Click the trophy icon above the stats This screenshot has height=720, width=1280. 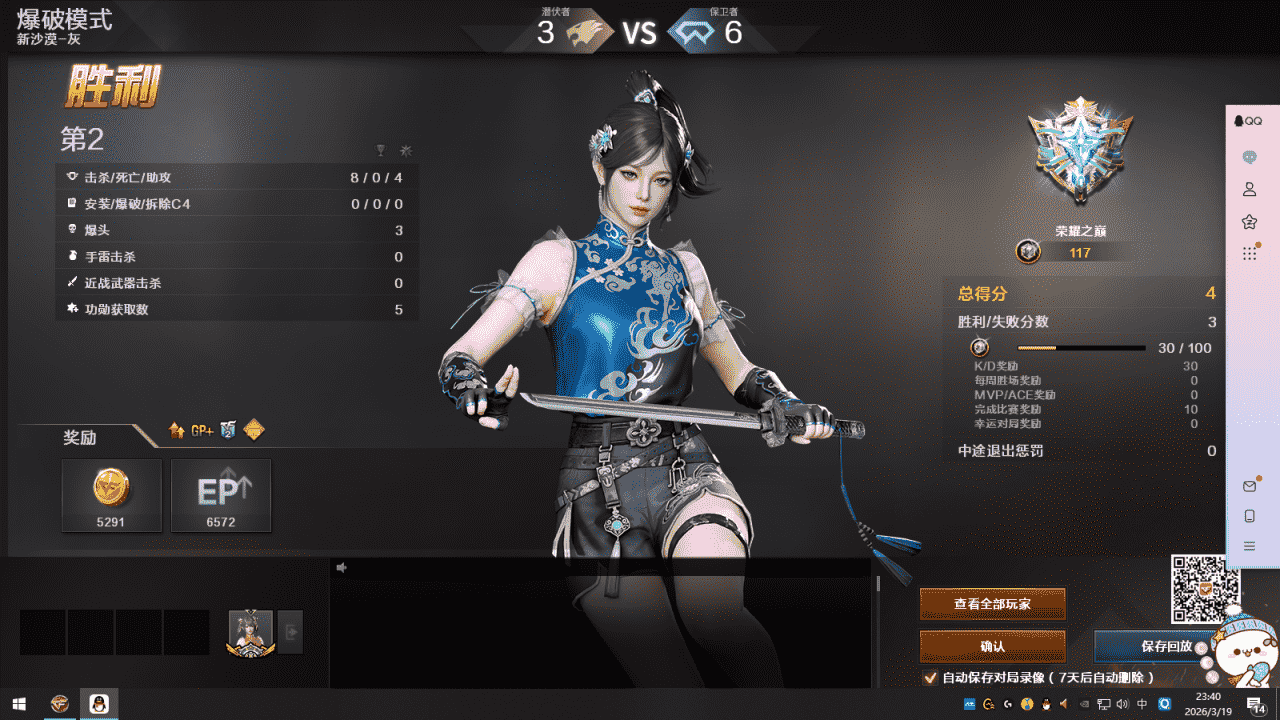[380, 151]
